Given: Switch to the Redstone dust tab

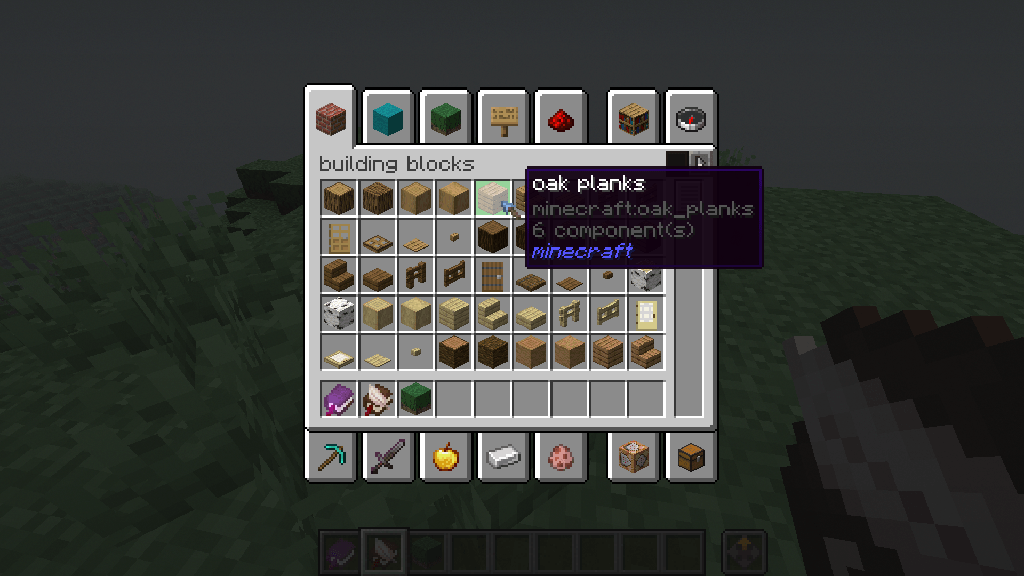Looking at the screenshot, I should pos(559,120).
